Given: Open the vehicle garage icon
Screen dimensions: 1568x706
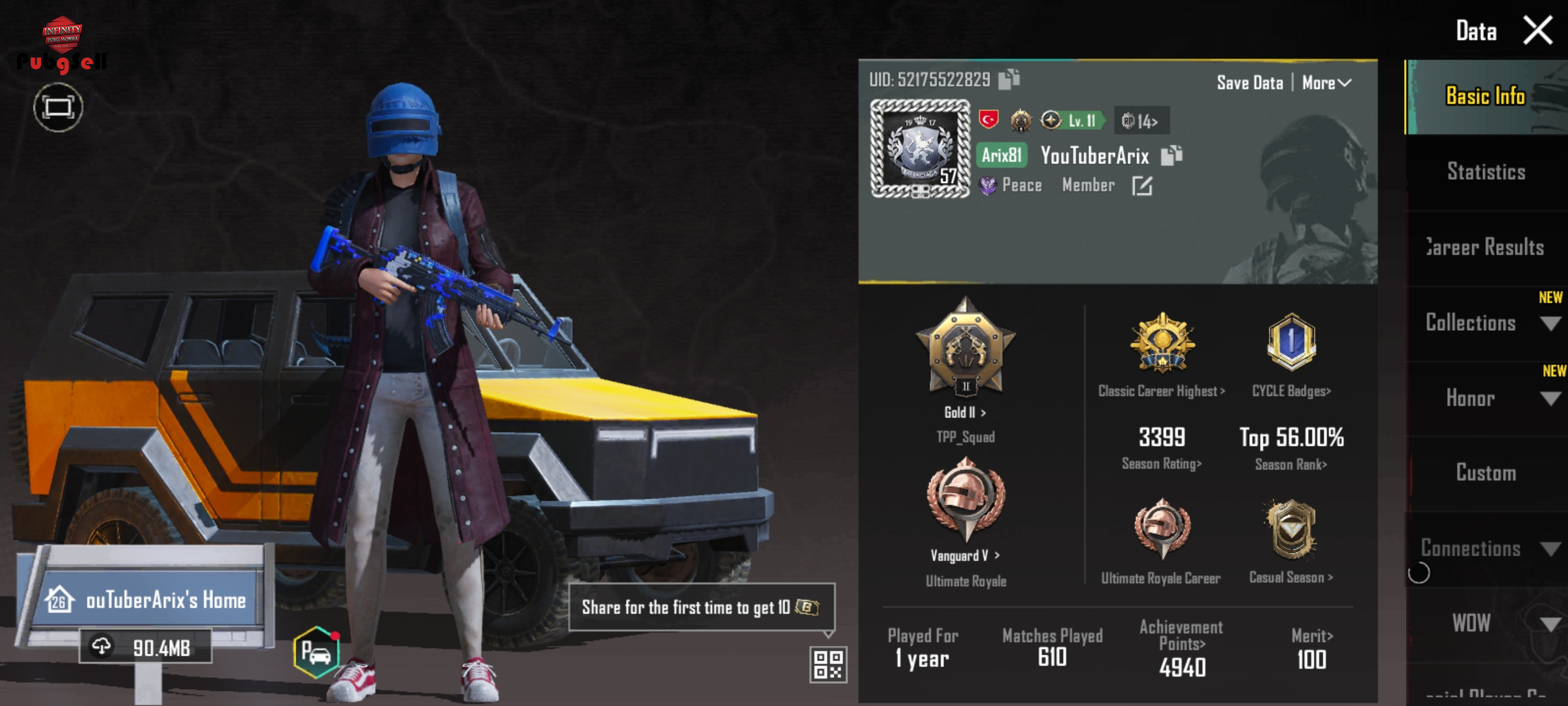Looking at the screenshot, I should click(316, 652).
